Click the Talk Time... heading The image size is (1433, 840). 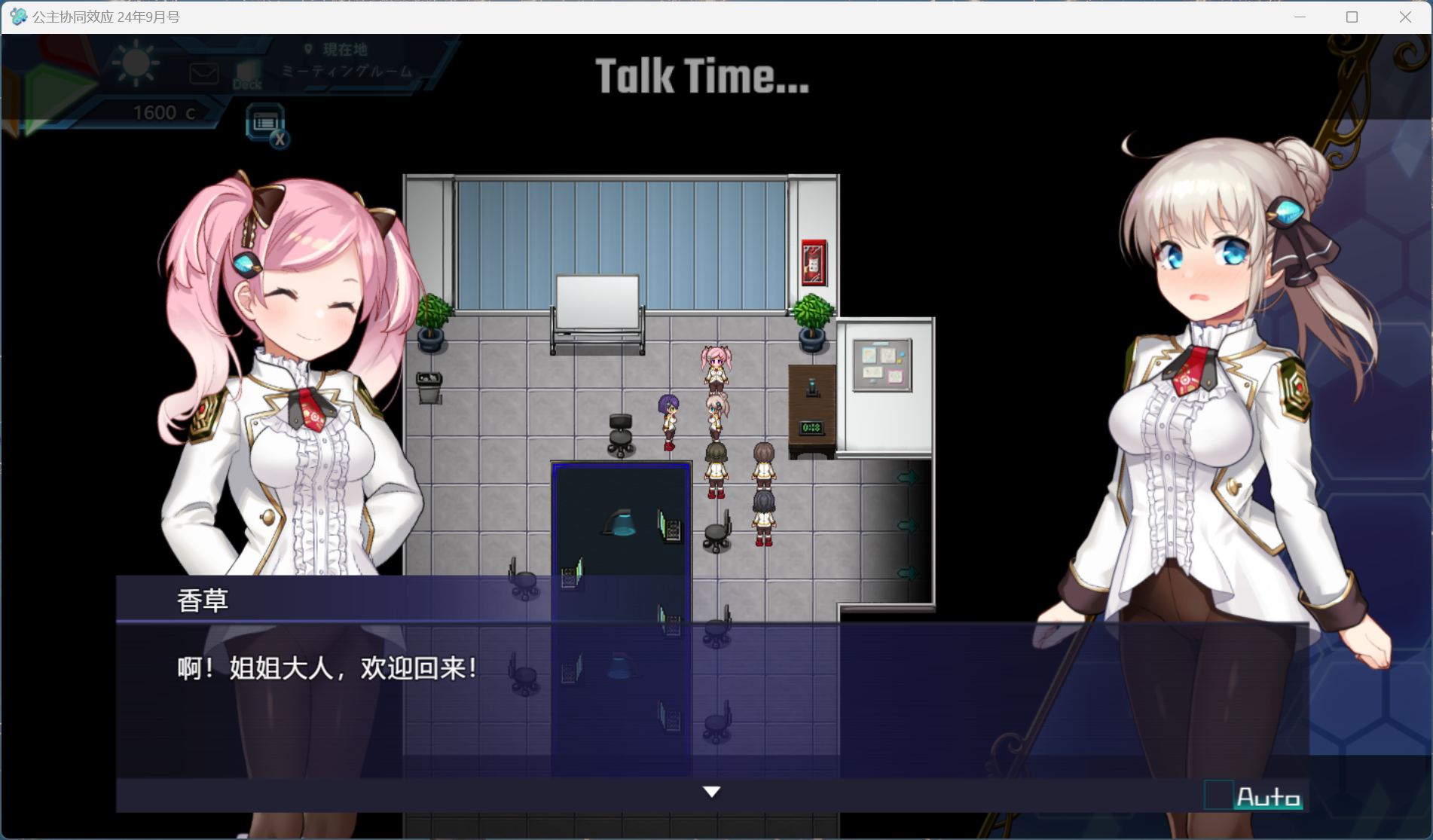pyautogui.click(x=702, y=75)
